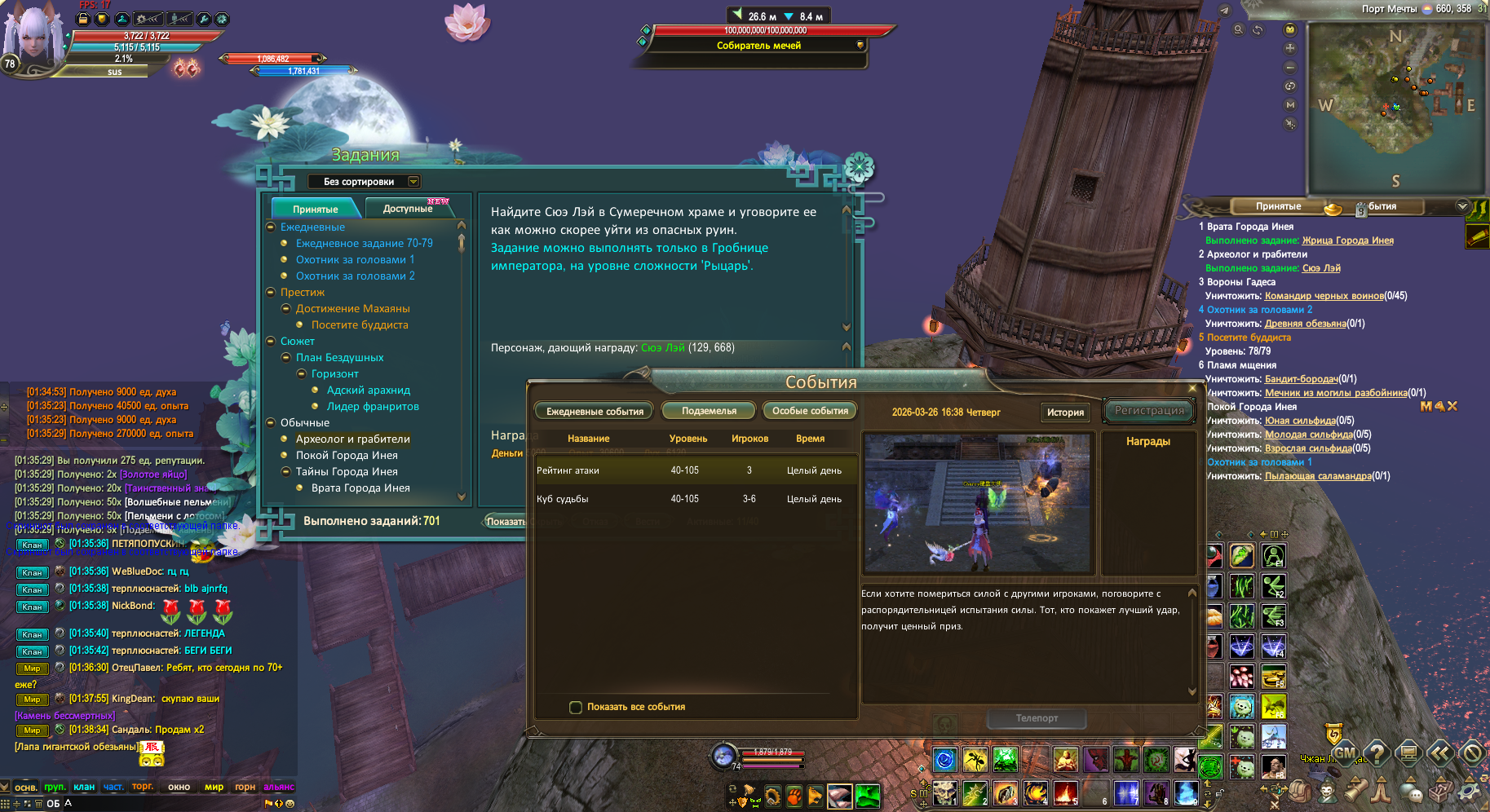The image size is (1490, 812).
Task: Switch chat to the мир channel tab
Action: coord(214,787)
